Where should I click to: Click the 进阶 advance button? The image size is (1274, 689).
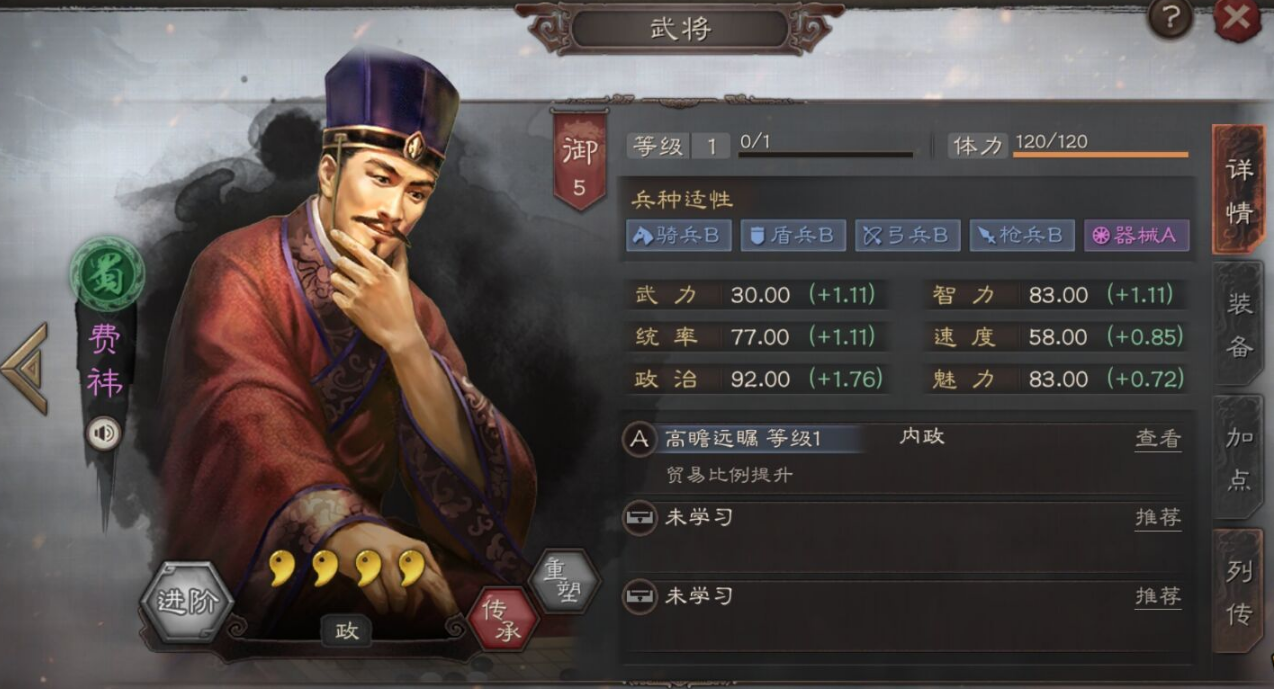pyautogui.click(x=187, y=603)
